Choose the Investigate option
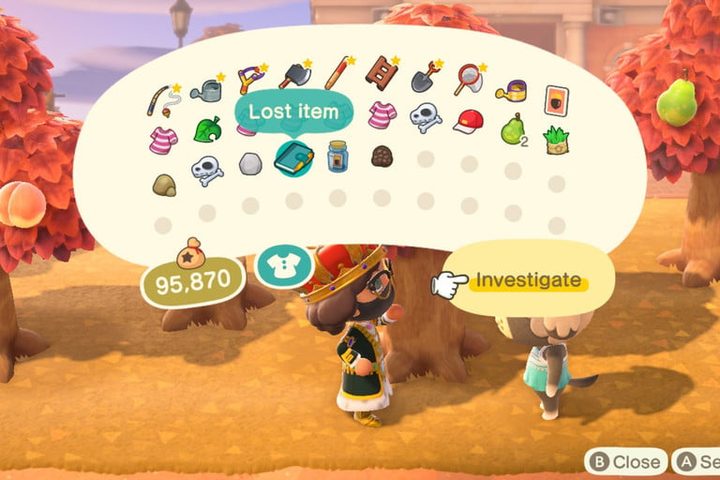 (x=527, y=281)
